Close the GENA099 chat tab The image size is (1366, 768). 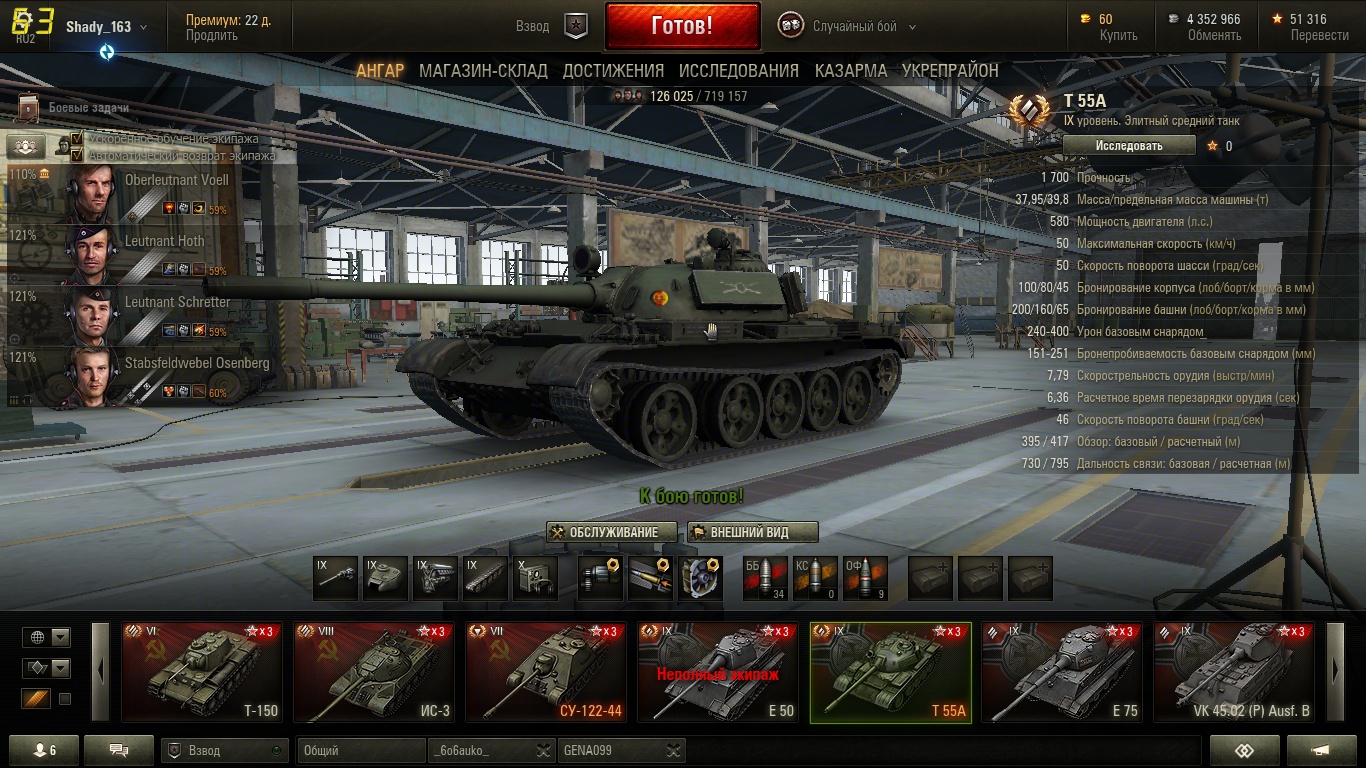click(x=675, y=750)
